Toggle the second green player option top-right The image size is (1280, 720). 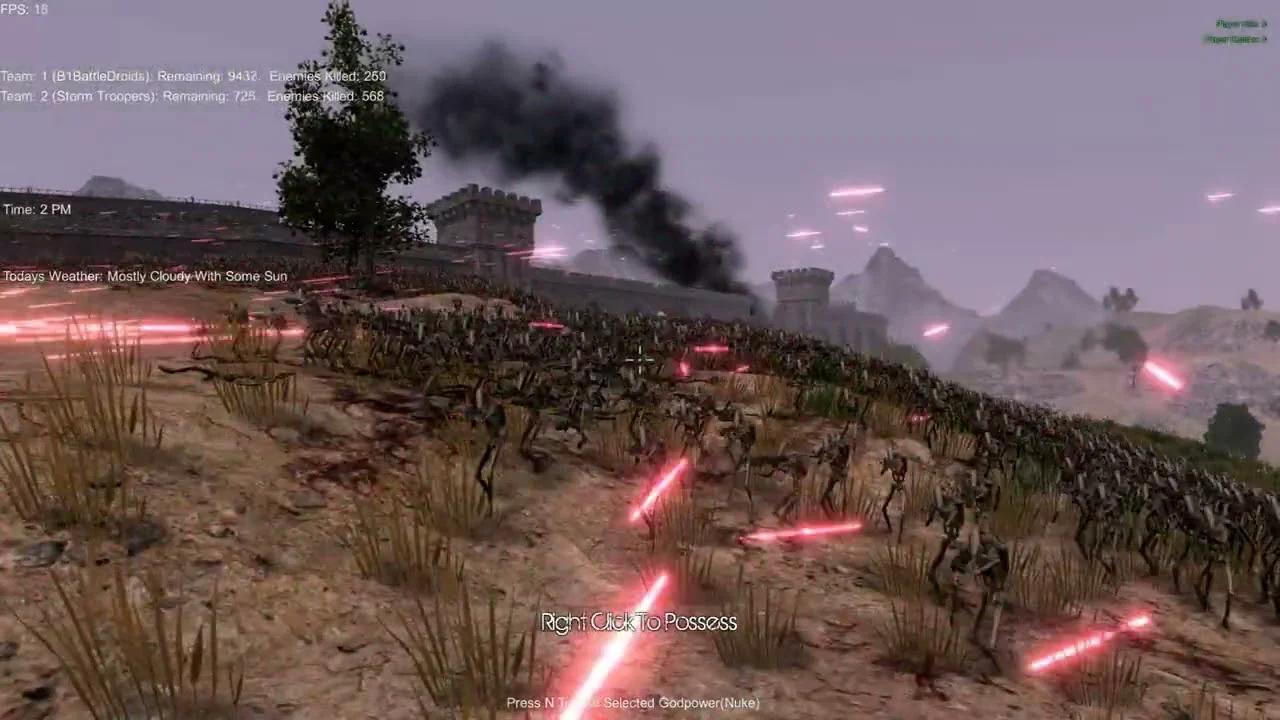coord(1235,40)
